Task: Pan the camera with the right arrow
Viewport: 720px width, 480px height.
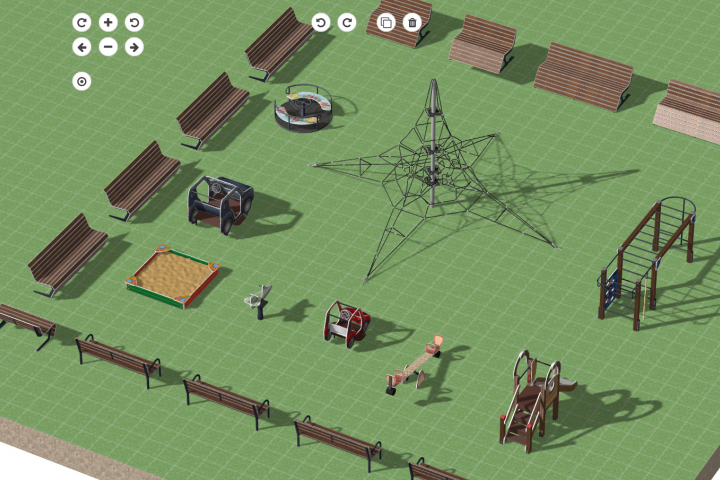Action: point(134,47)
